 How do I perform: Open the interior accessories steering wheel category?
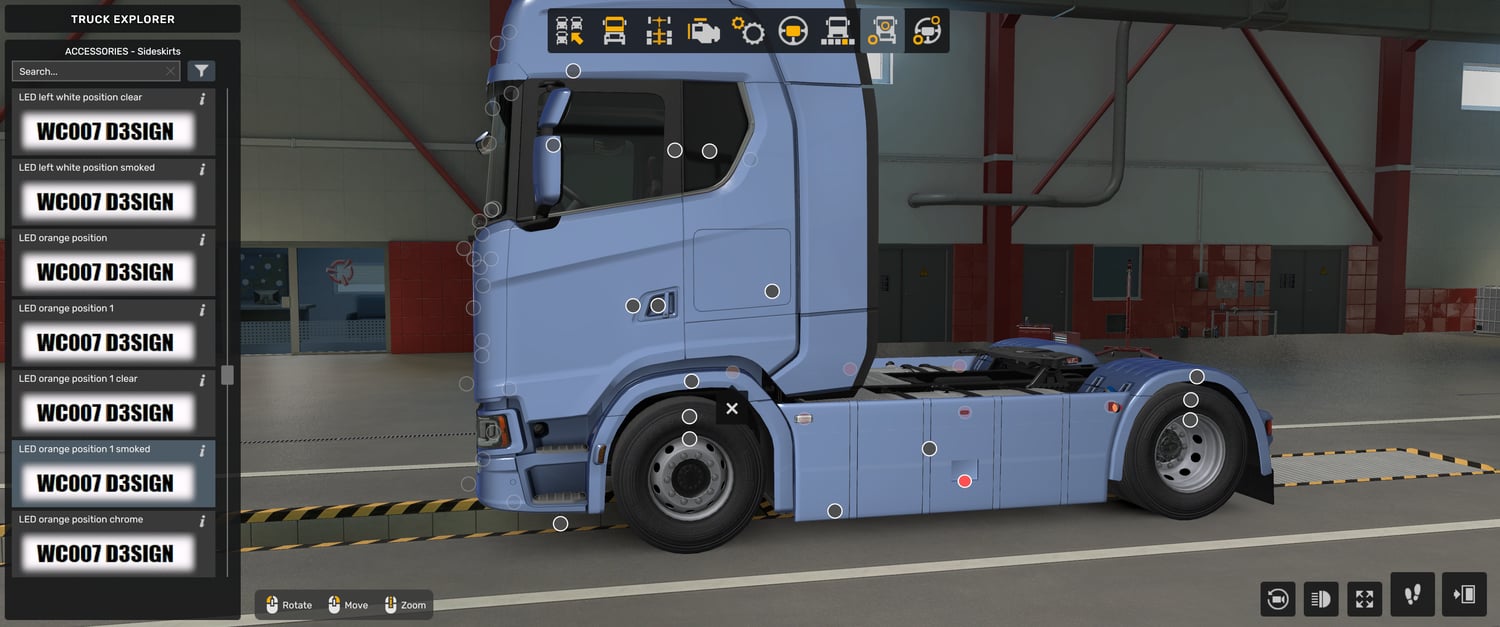(927, 31)
